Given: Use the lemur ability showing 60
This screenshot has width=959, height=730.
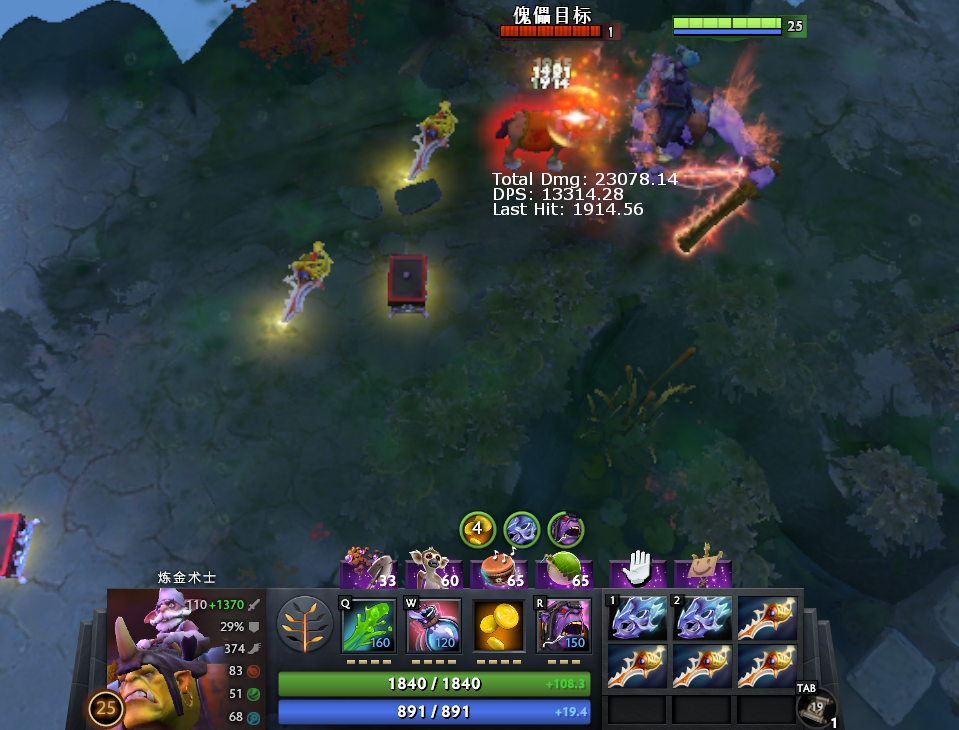Looking at the screenshot, I should coord(434,571).
